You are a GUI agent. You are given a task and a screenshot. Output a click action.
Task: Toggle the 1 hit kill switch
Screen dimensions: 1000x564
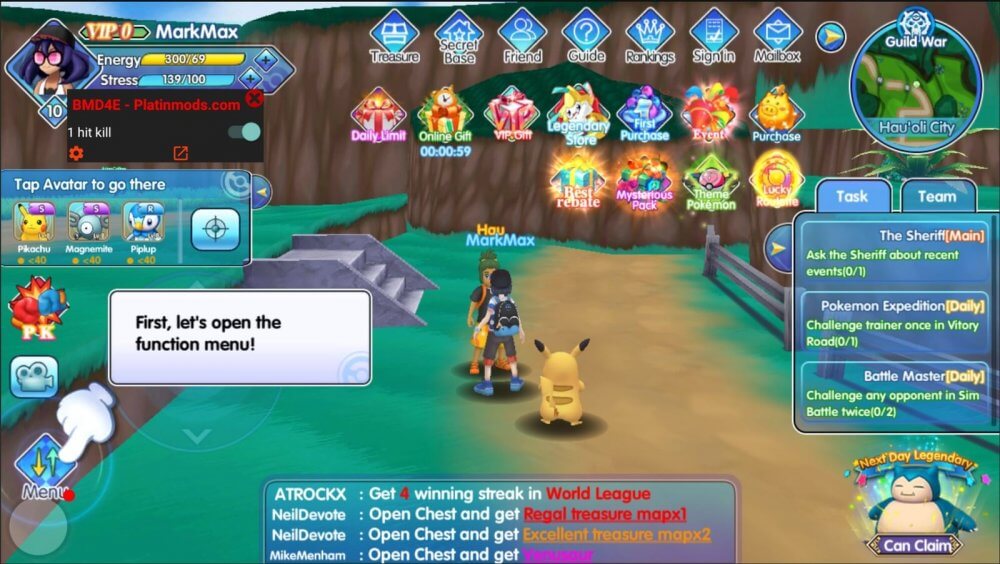click(244, 132)
